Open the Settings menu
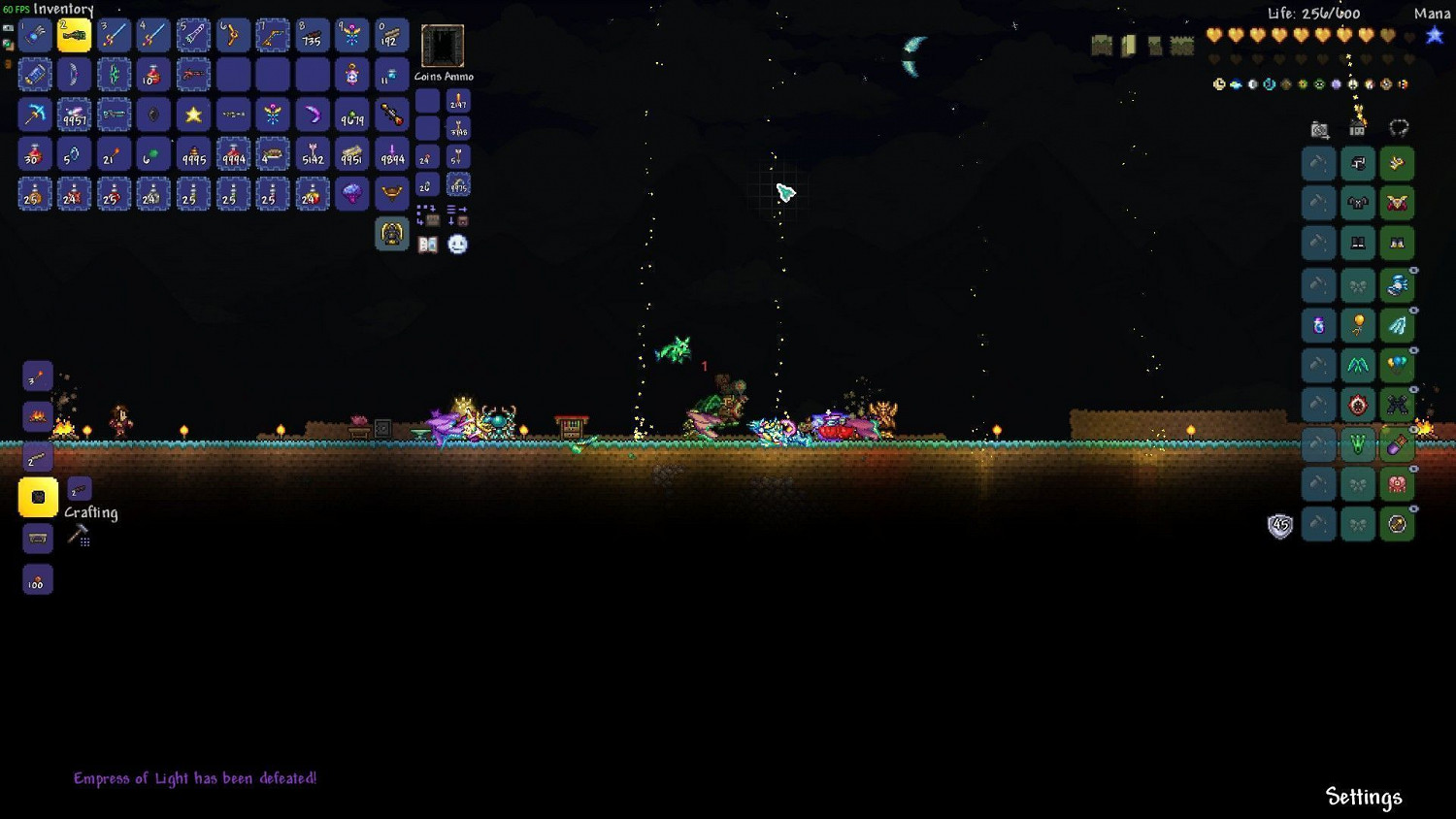Screen dimensions: 1456x819 (1363, 796)
